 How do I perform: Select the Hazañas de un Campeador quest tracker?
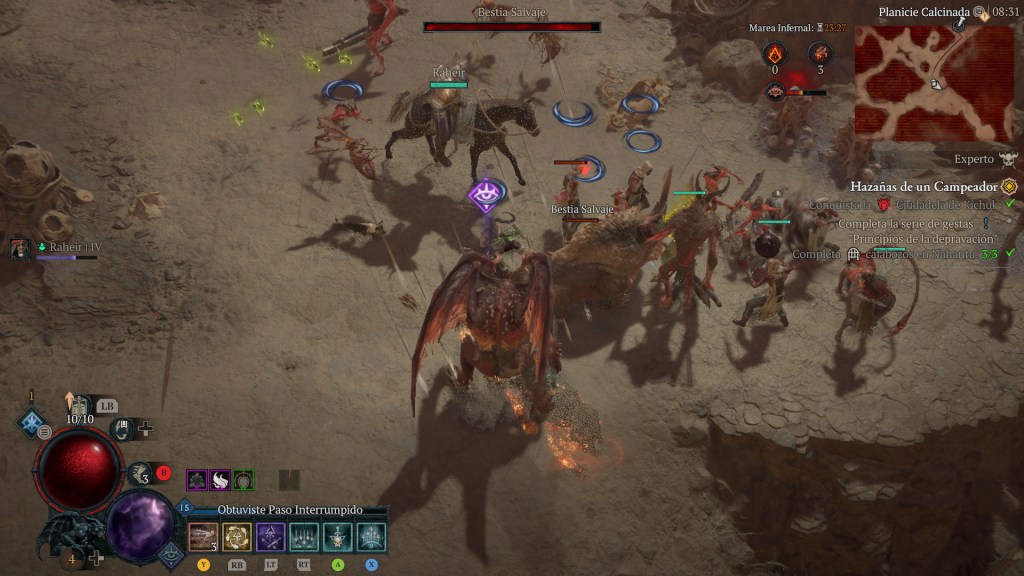tap(924, 186)
